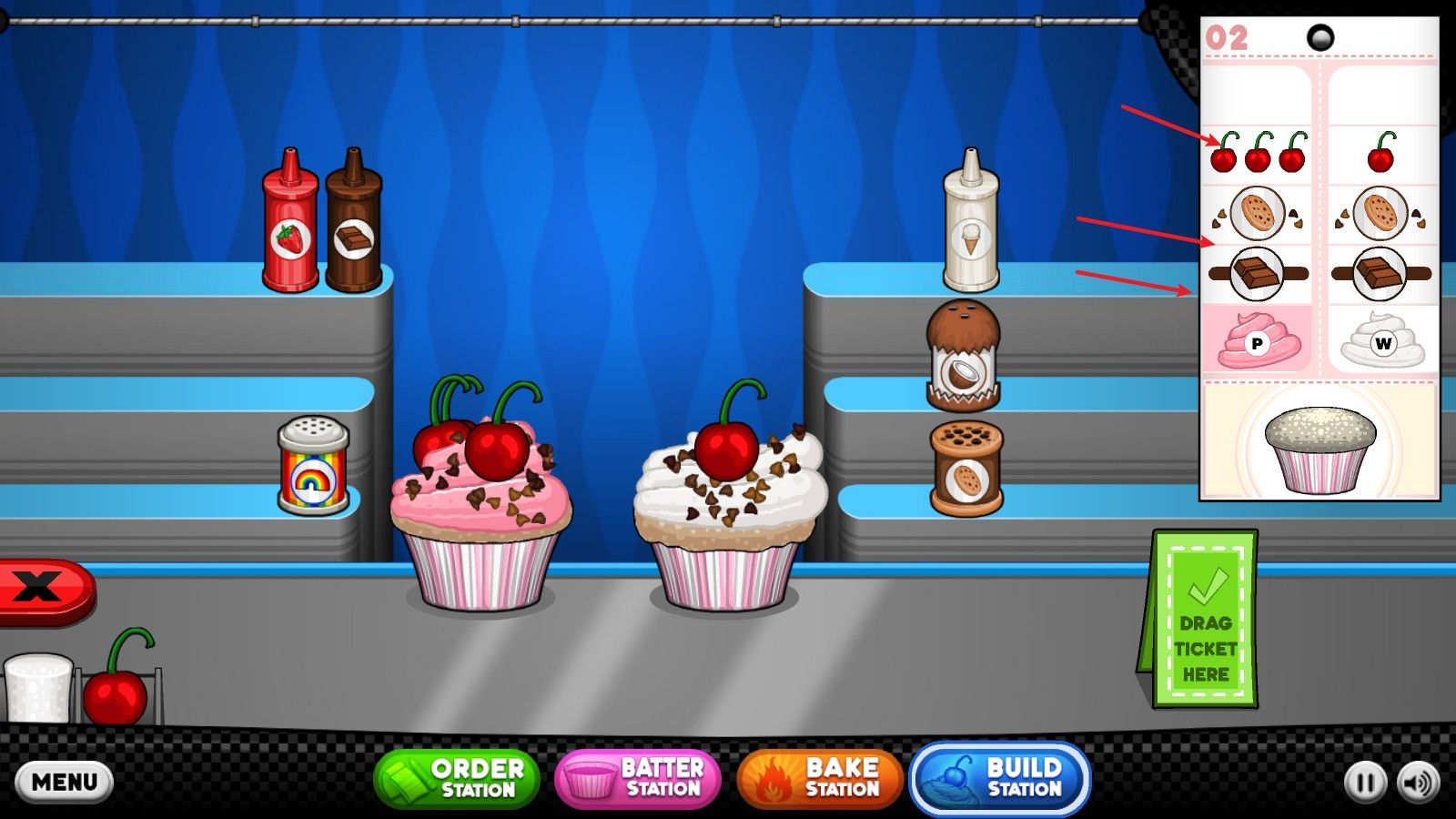The height and width of the screenshot is (819, 1456).
Task: Click the red X trash button
Action: (41, 589)
